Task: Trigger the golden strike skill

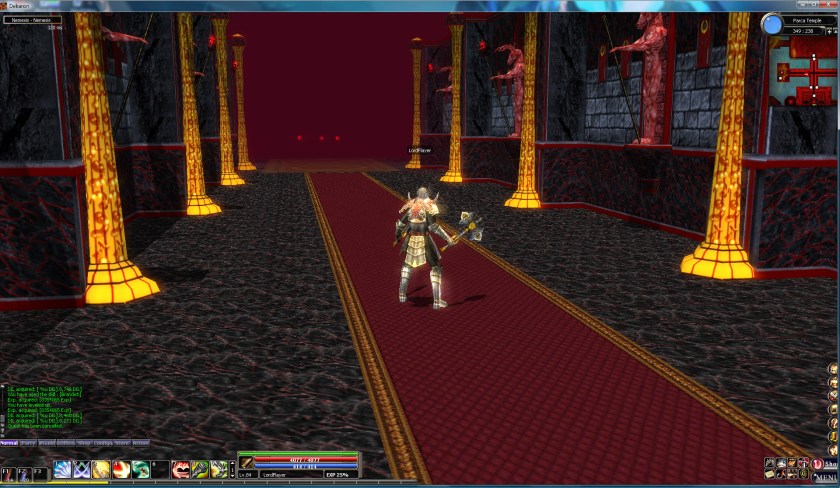Action: (101, 469)
